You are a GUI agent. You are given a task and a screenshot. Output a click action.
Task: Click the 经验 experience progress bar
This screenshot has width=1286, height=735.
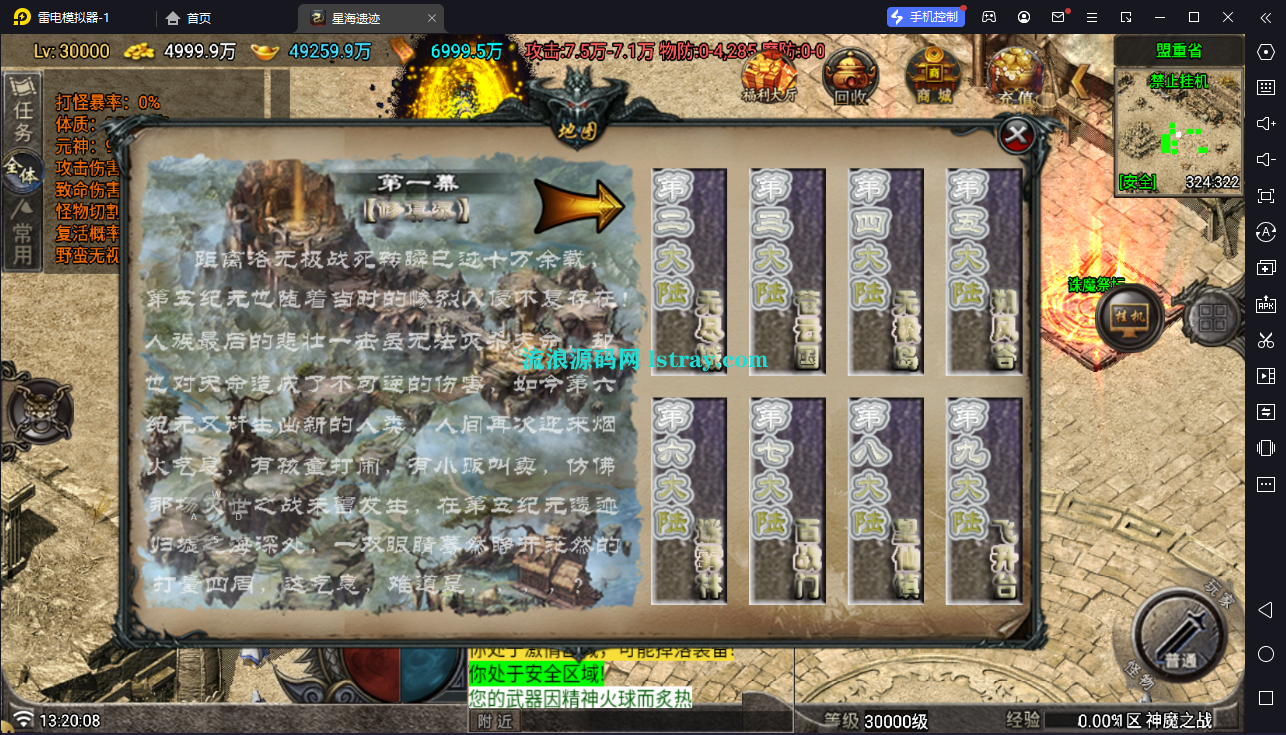1100,719
